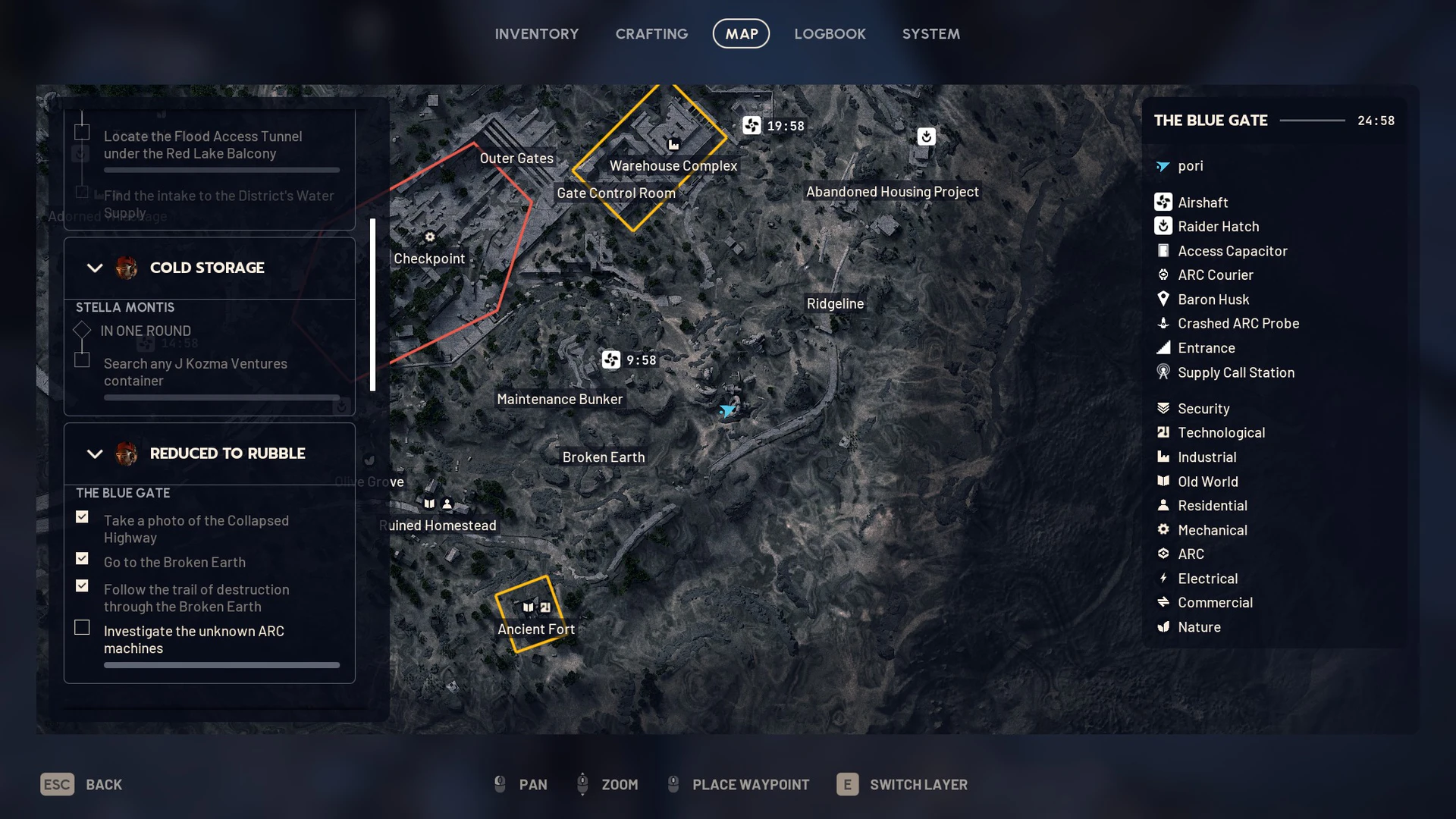
Task: Click the quest list scrollbar
Action: [x=372, y=304]
